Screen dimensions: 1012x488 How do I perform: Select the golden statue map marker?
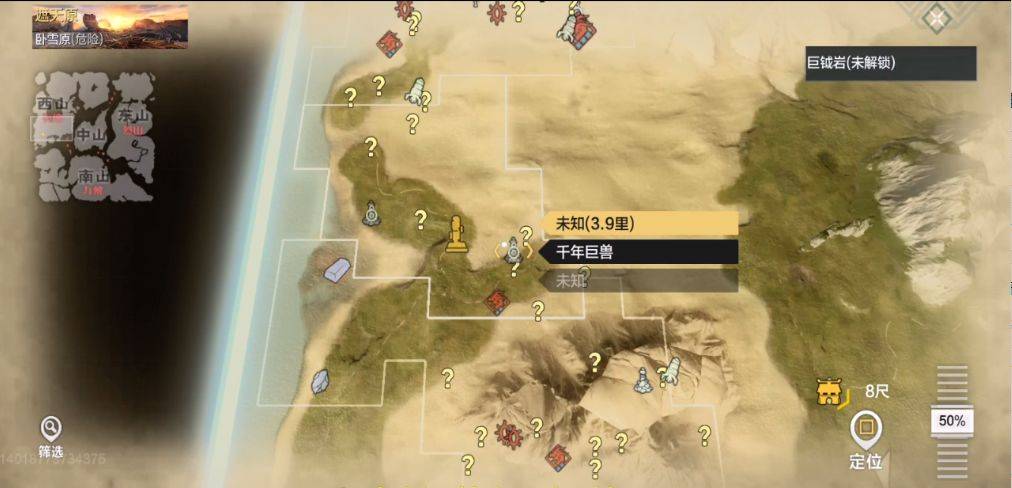pyautogui.click(x=457, y=234)
